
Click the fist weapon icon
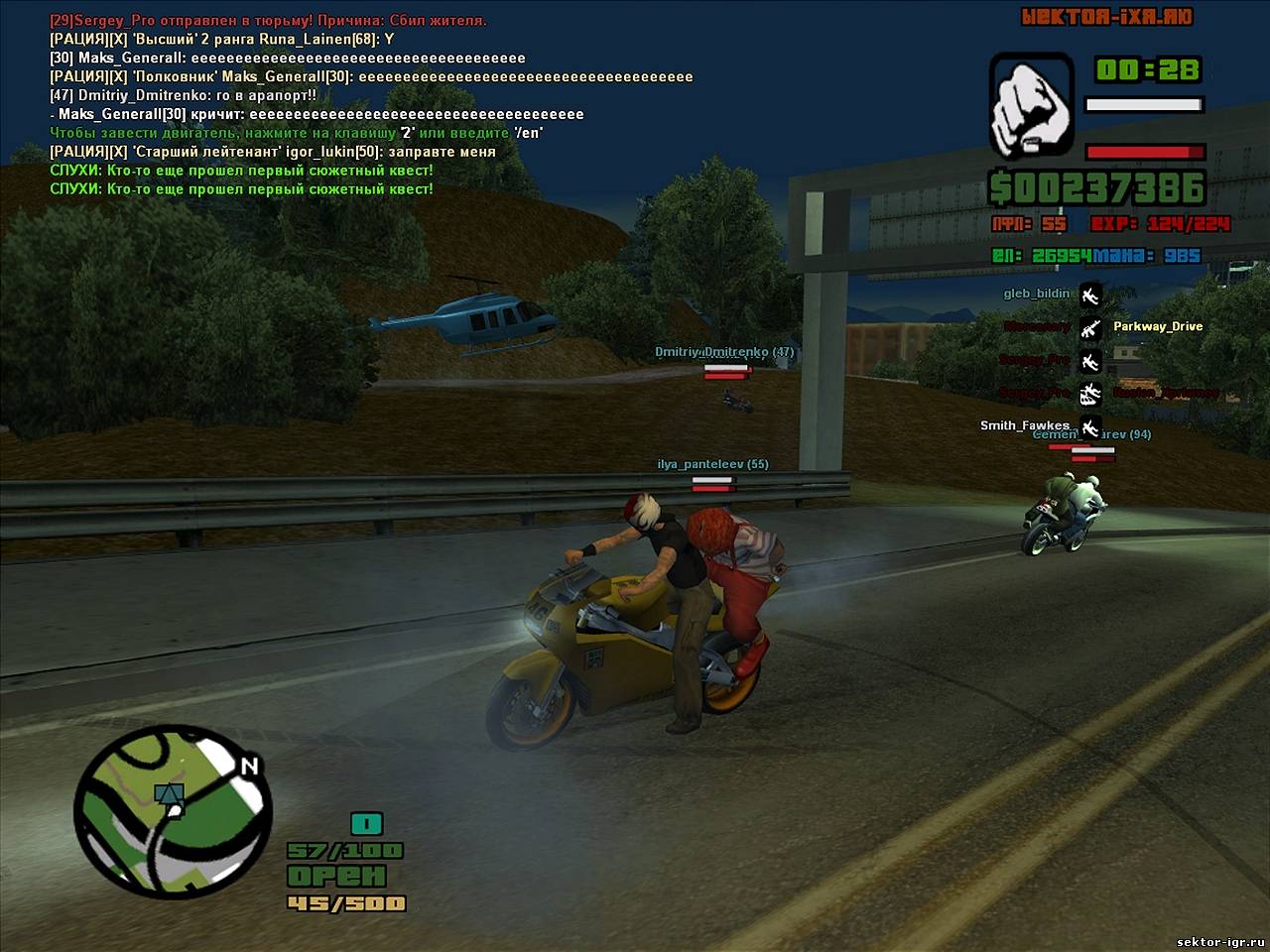point(1031,106)
